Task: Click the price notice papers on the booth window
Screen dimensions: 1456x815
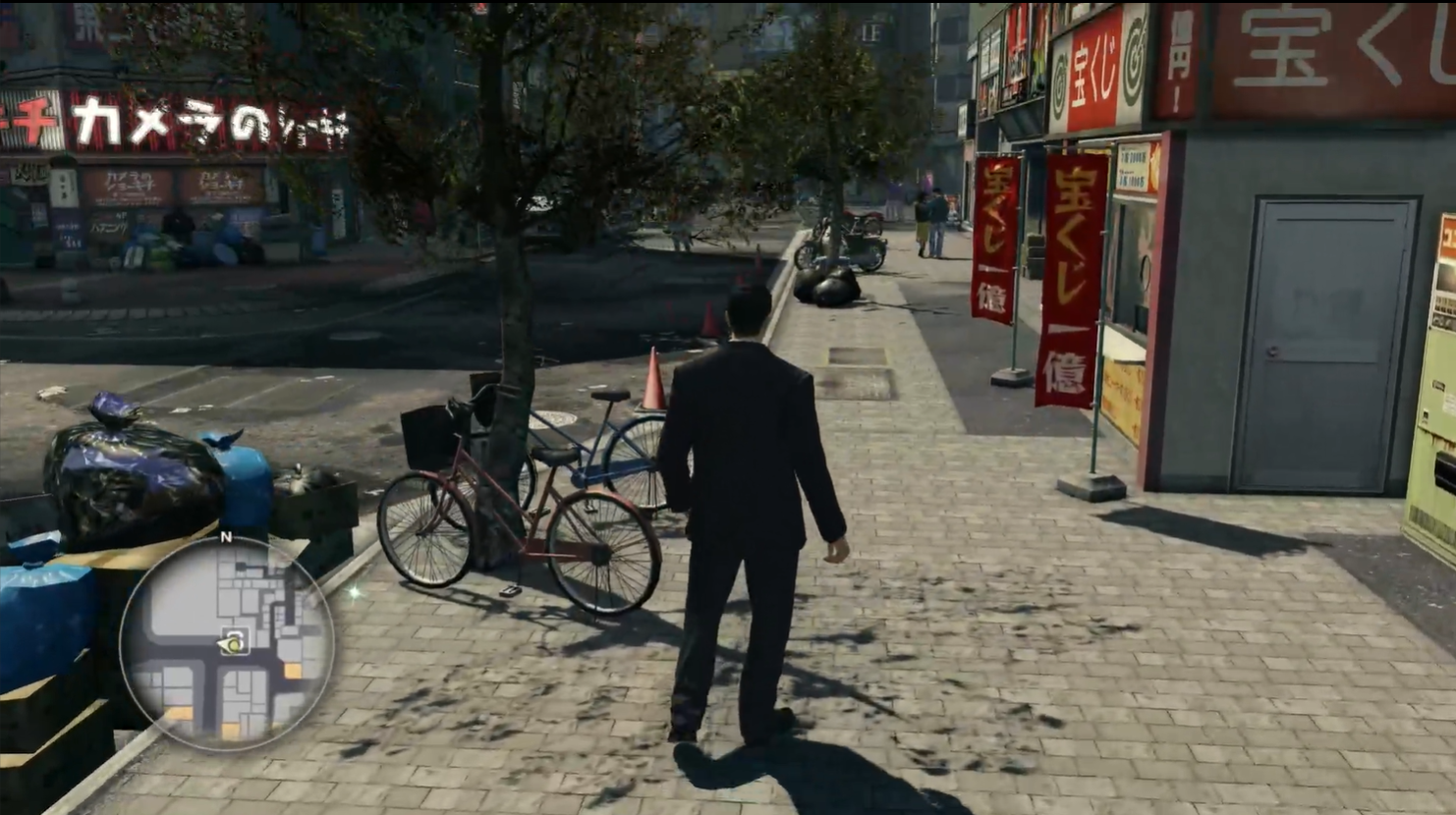Action: (1132, 165)
